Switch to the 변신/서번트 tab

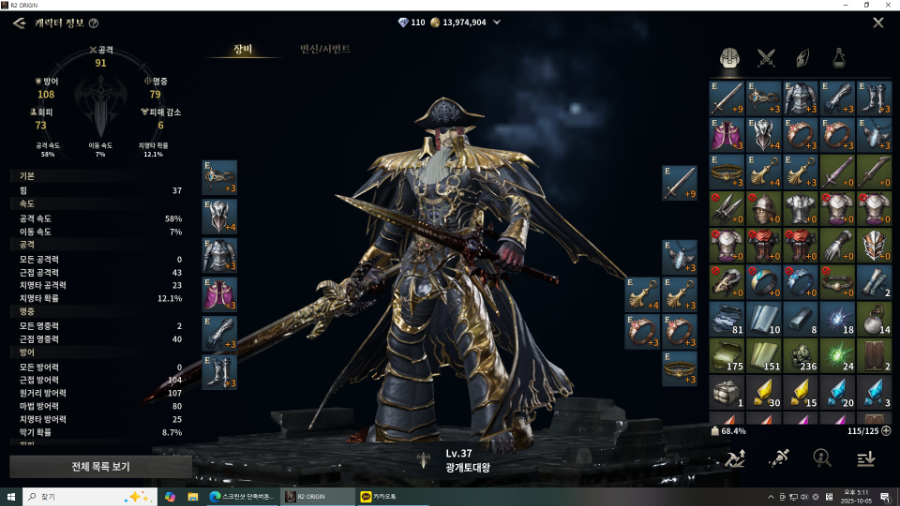pos(325,49)
